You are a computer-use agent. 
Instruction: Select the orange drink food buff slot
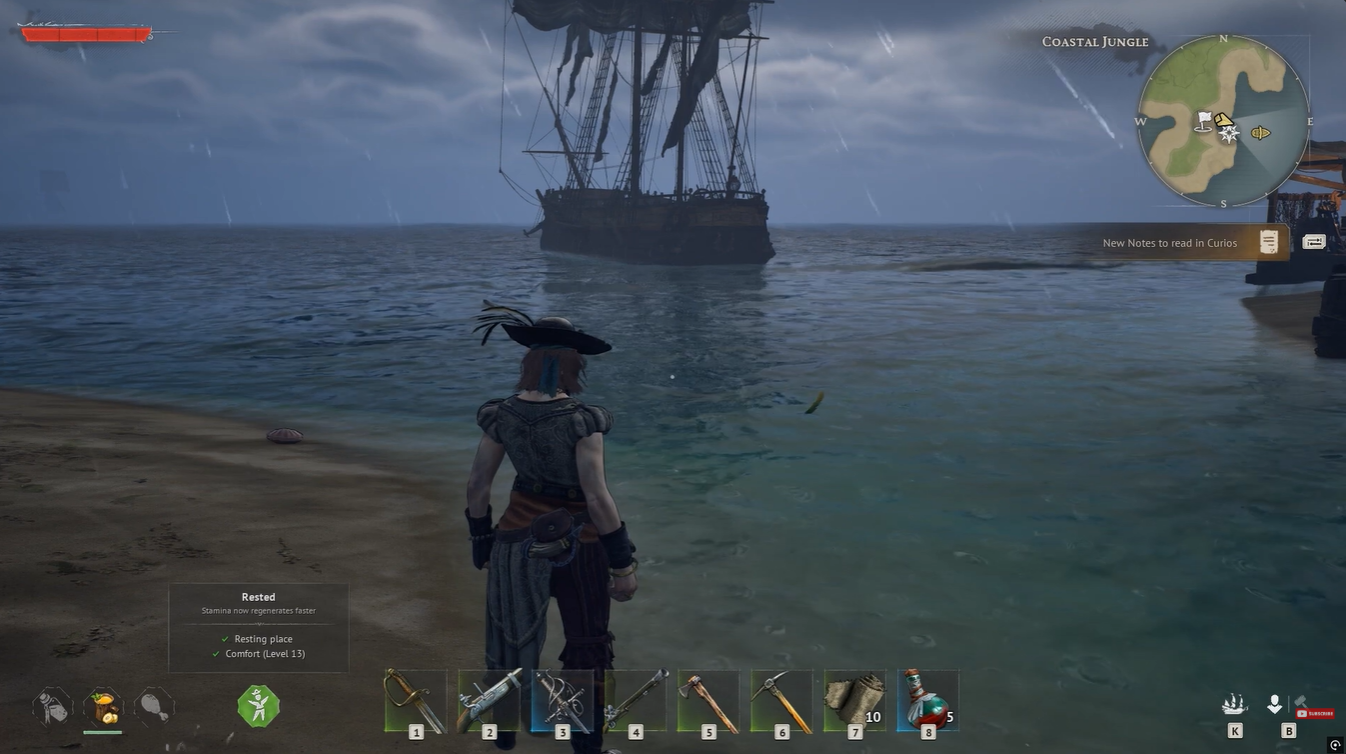pos(103,706)
